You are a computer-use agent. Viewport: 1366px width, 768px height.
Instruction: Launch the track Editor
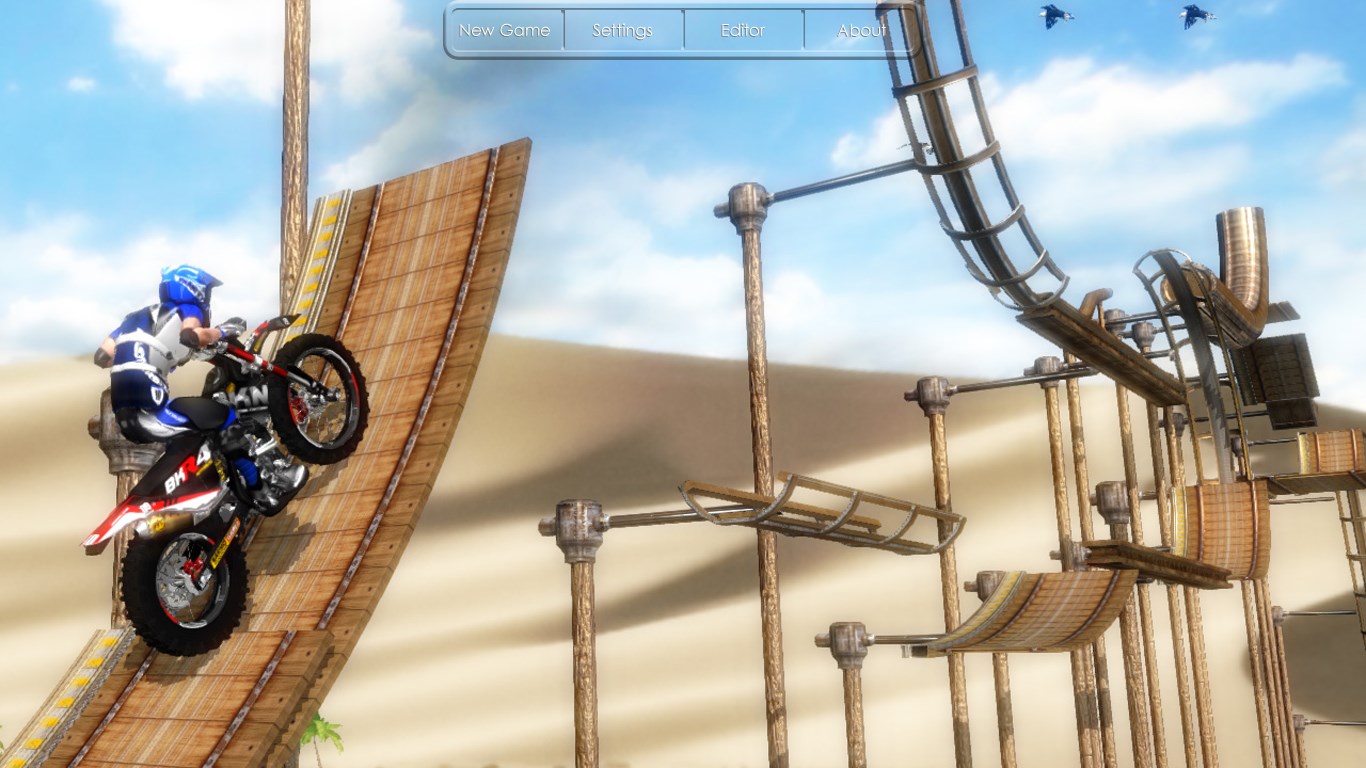[743, 30]
